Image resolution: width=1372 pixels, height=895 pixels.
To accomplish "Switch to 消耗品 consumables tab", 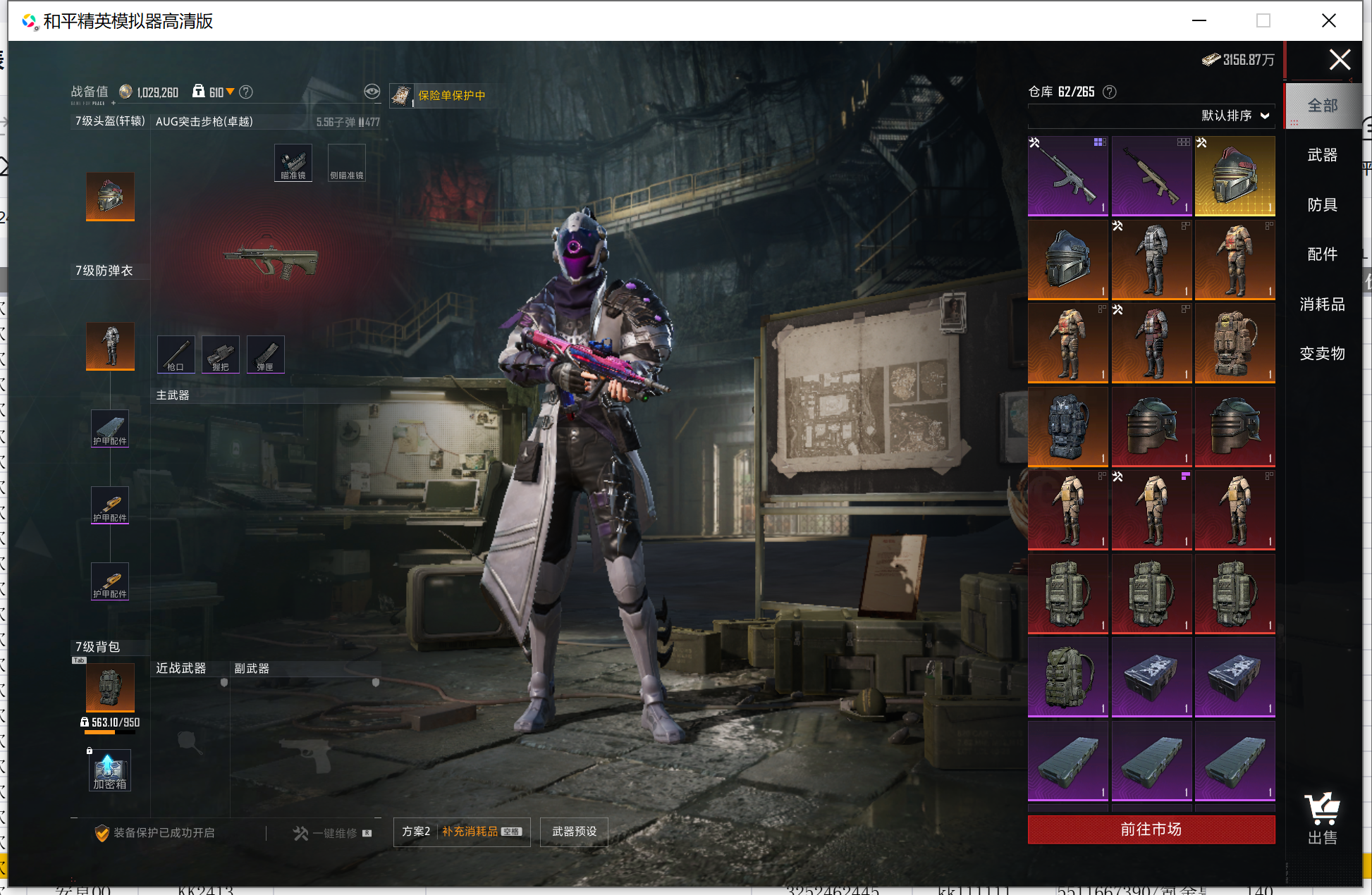I will click(1322, 304).
